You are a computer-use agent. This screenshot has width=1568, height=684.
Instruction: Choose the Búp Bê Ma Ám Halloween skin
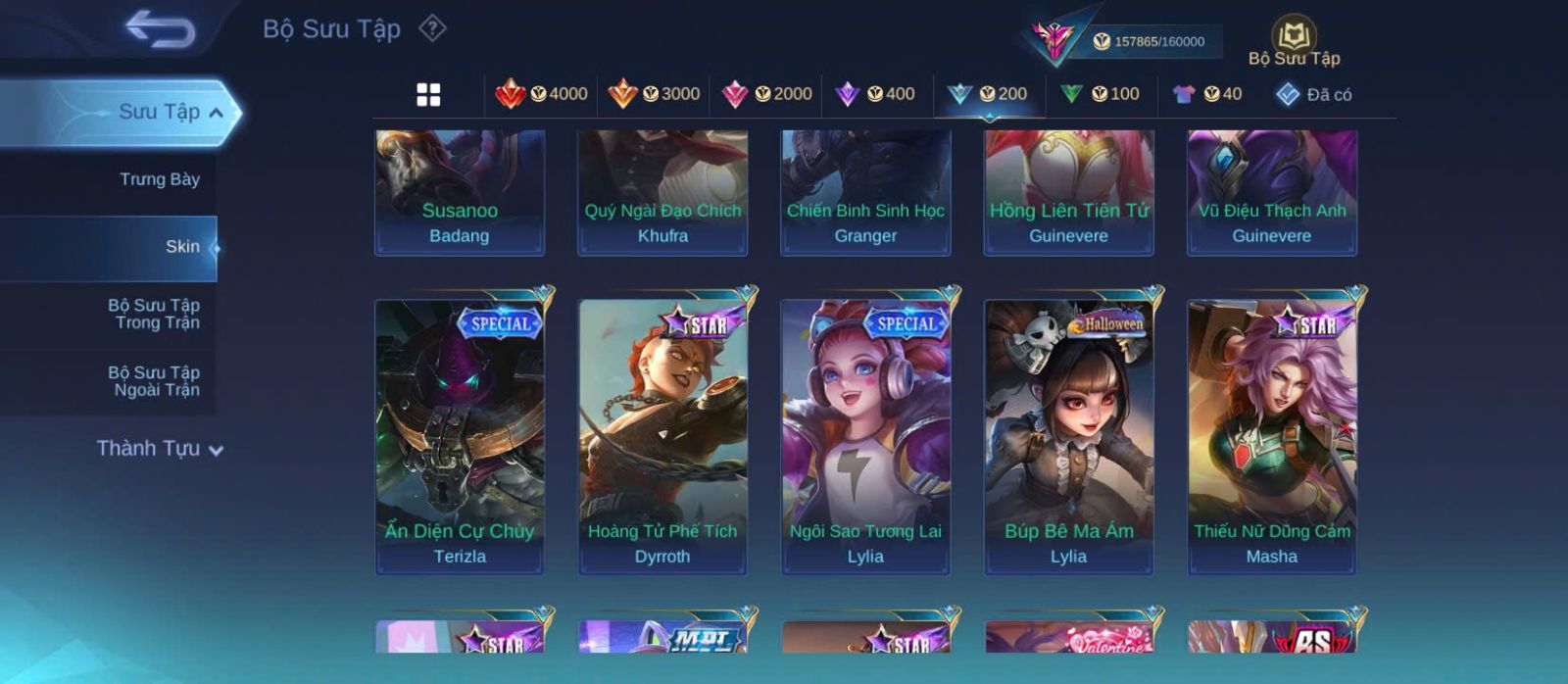(x=1068, y=436)
